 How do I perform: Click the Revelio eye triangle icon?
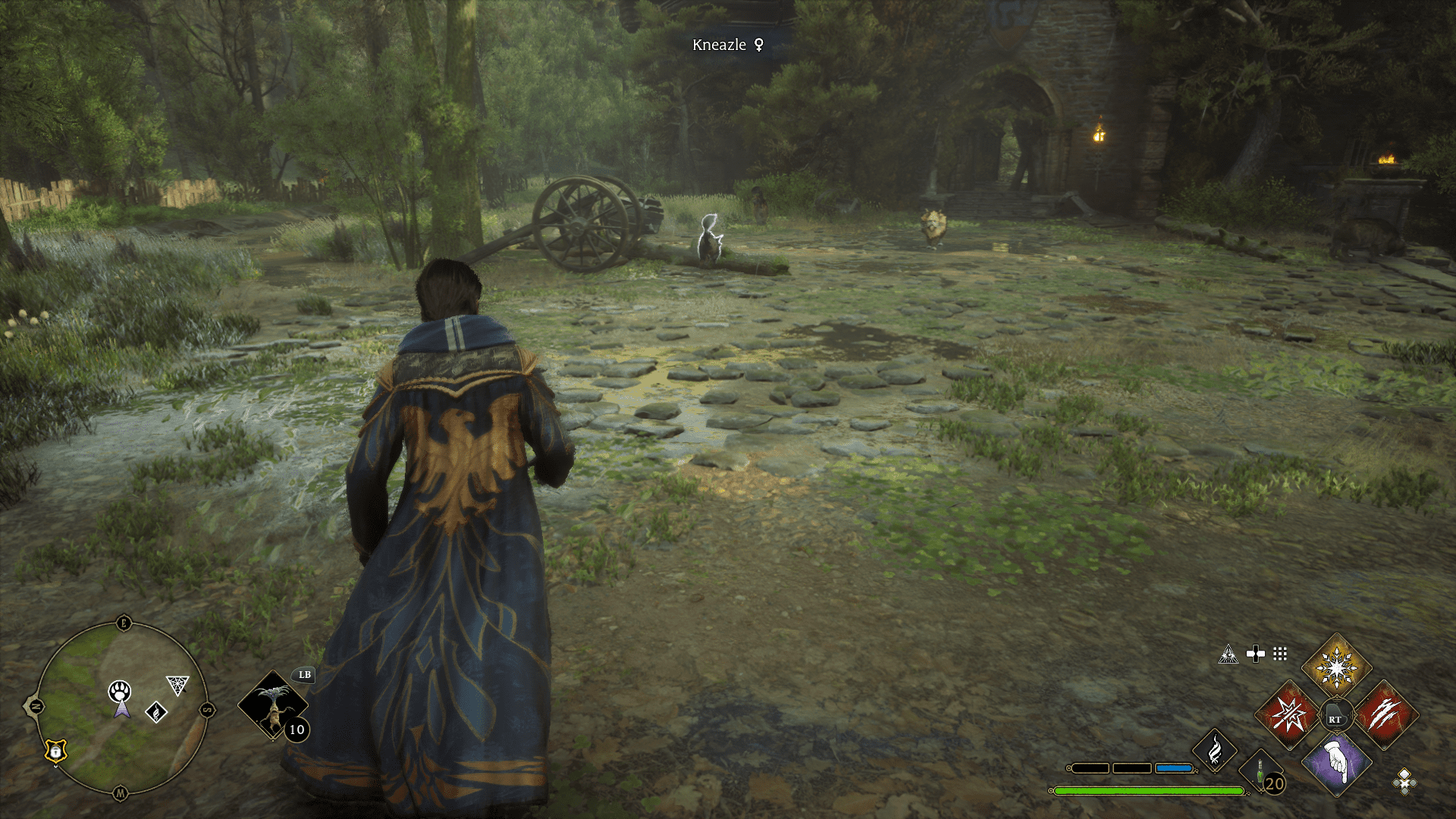[x=1228, y=654]
